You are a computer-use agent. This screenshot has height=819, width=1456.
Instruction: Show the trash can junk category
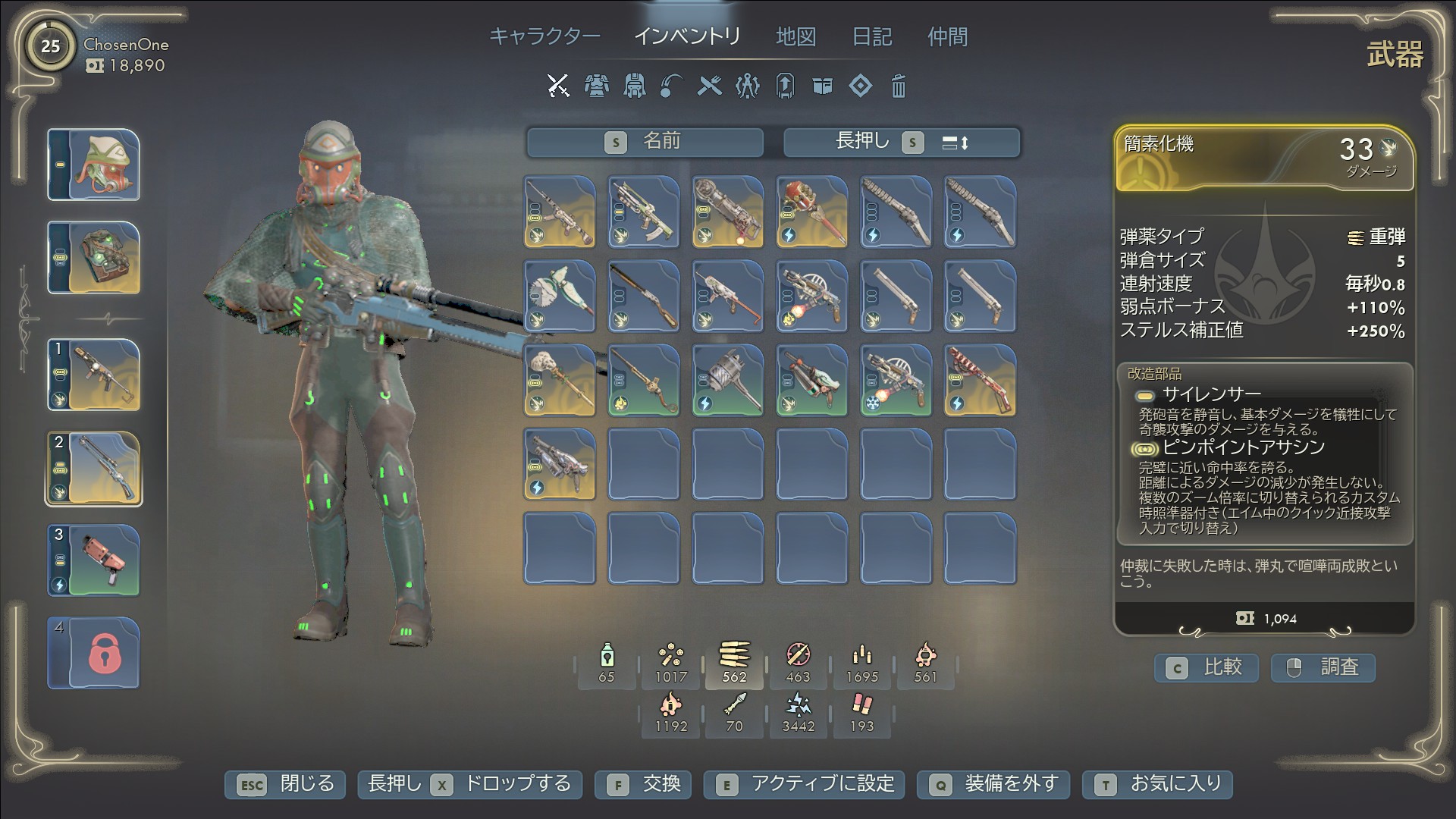pos(898,86)
